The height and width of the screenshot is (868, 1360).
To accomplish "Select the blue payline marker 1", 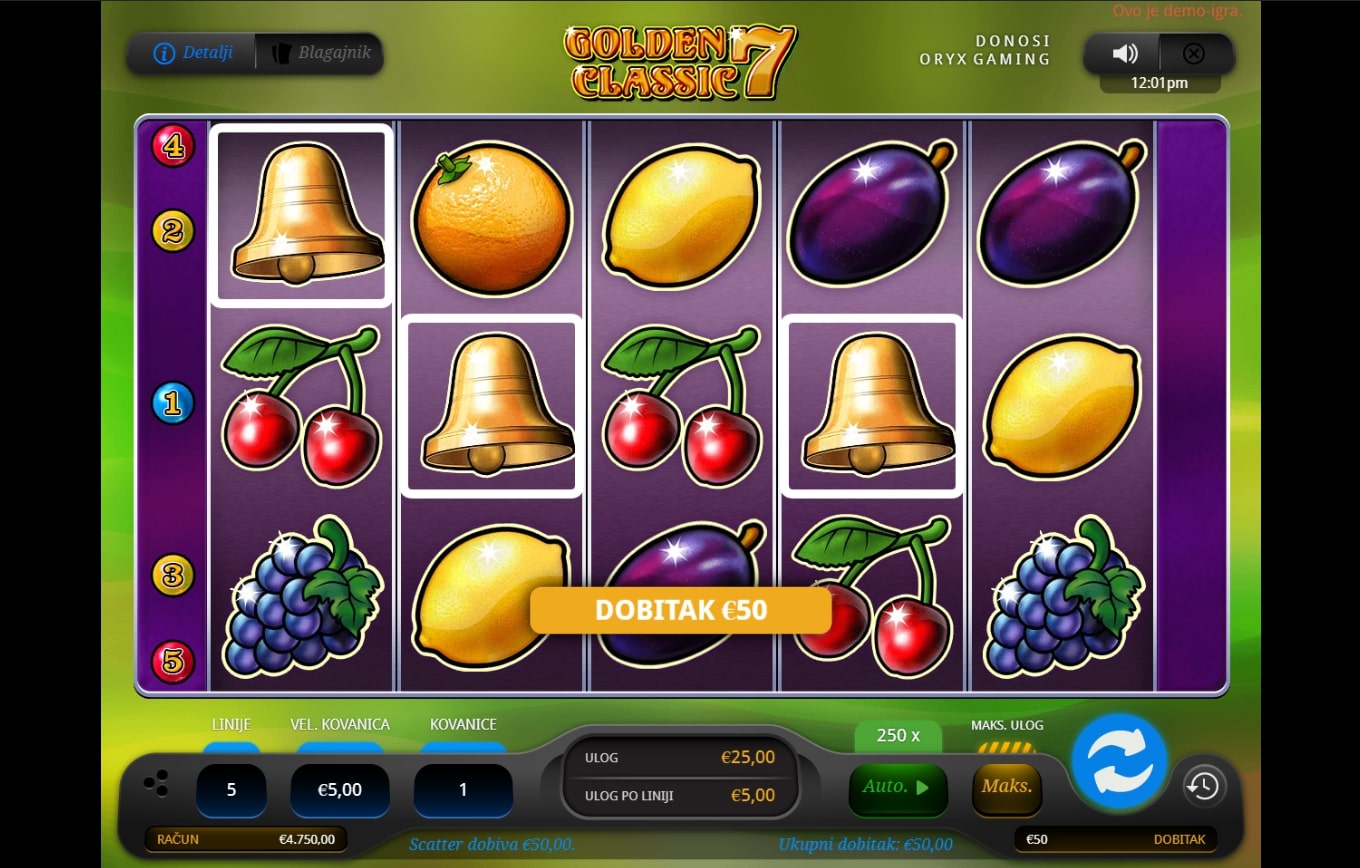I will coord(173,404).
